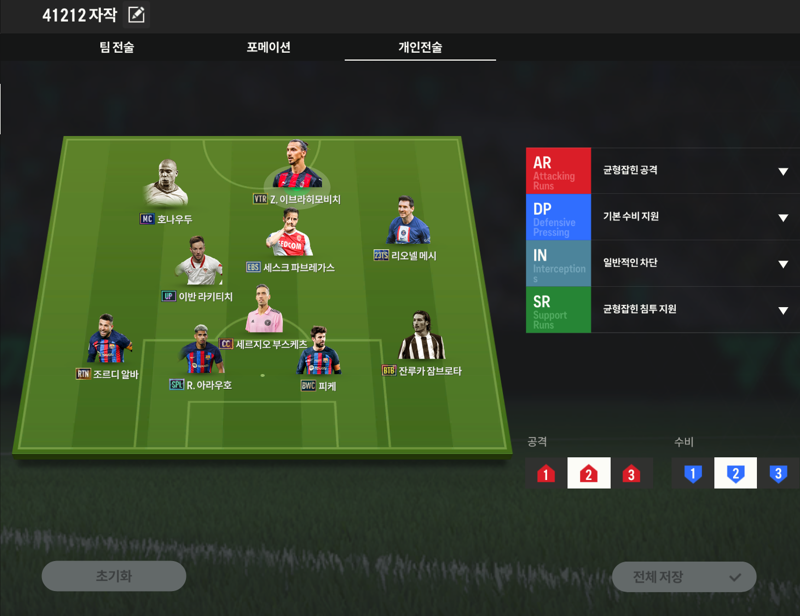Set defense level 3 under 수비

[778, 473]
